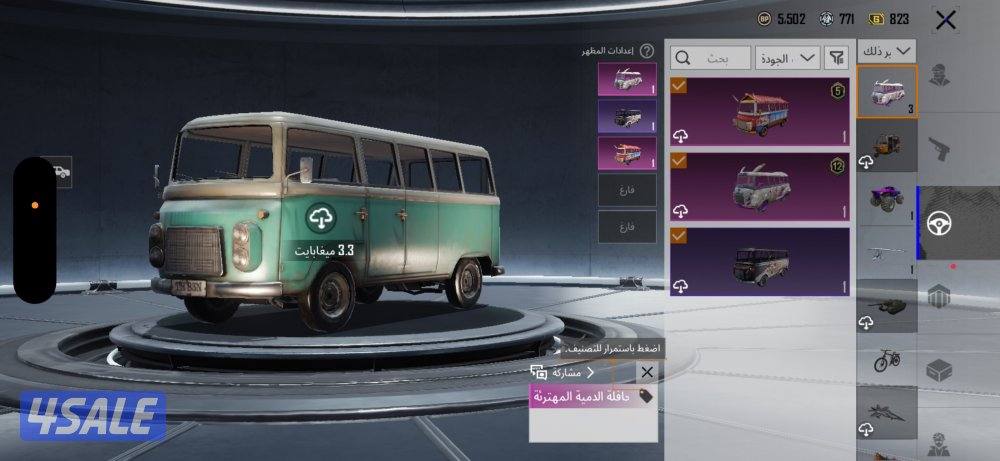This screenshot has width=1000, height=461.
Task: Close the vehicle inventory screen
Action: click(945, 19)
